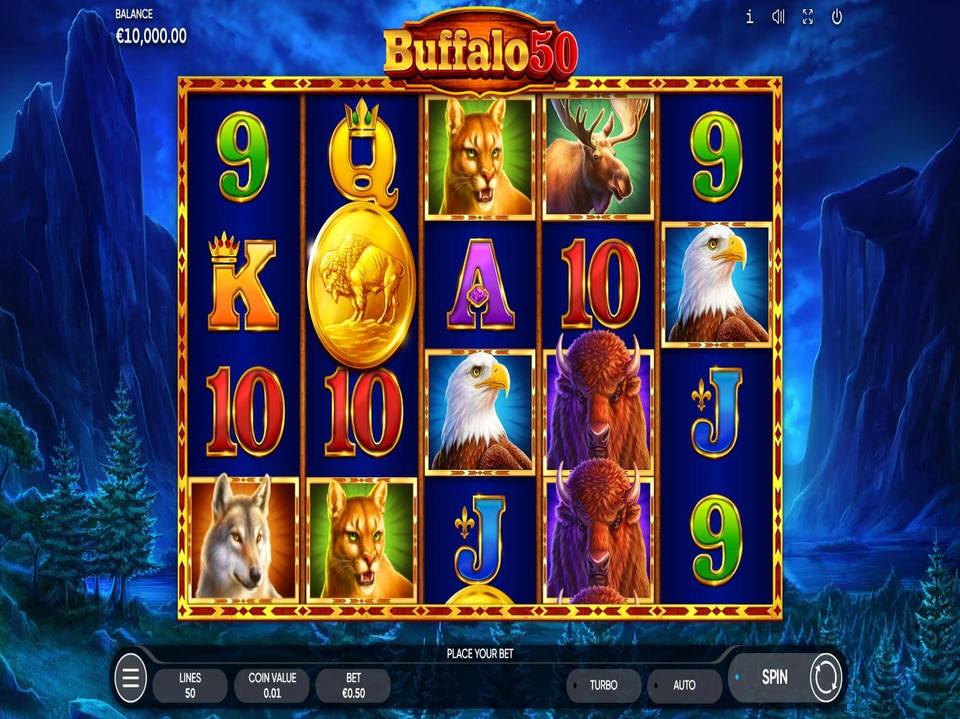Change the Bet amount
Viewport: 960px width, 719px height.
coord(352,685)
